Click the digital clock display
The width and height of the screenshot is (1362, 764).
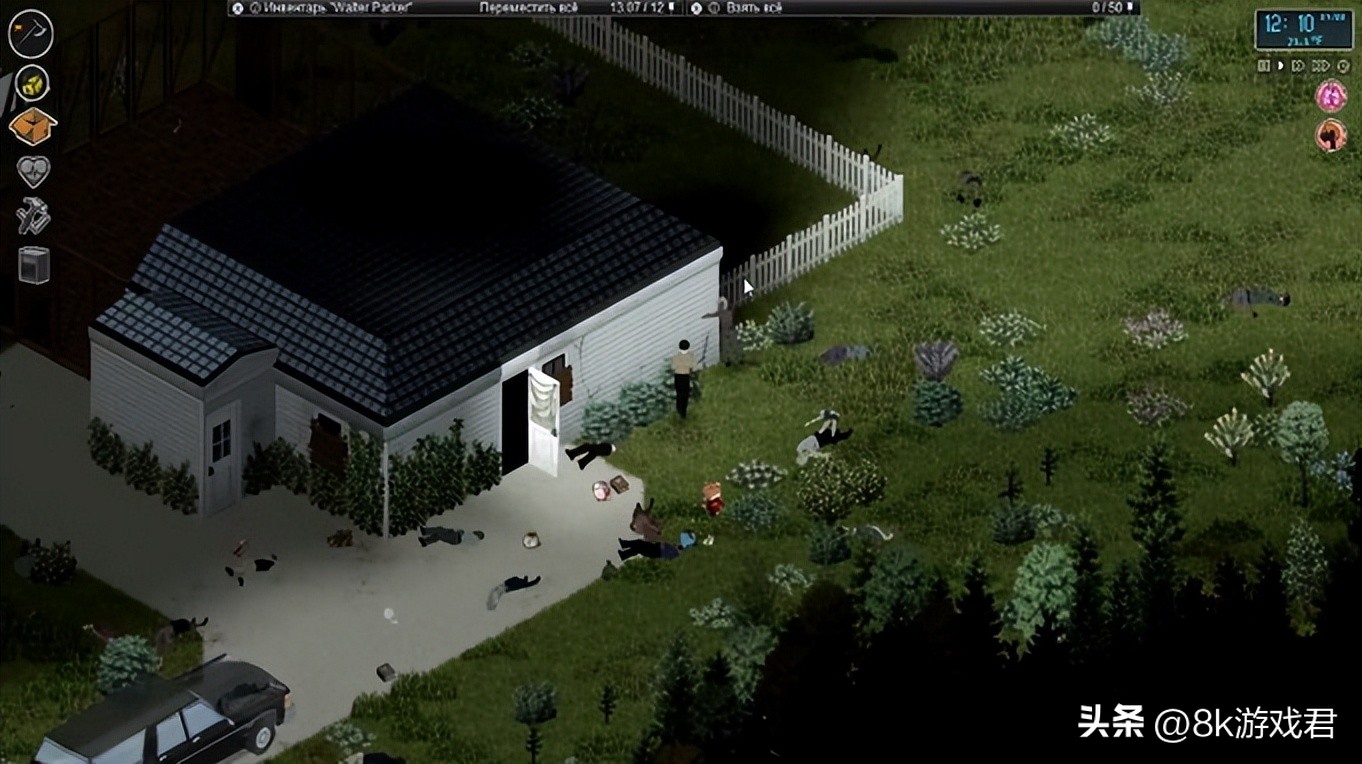click(x=1302, y=29)
